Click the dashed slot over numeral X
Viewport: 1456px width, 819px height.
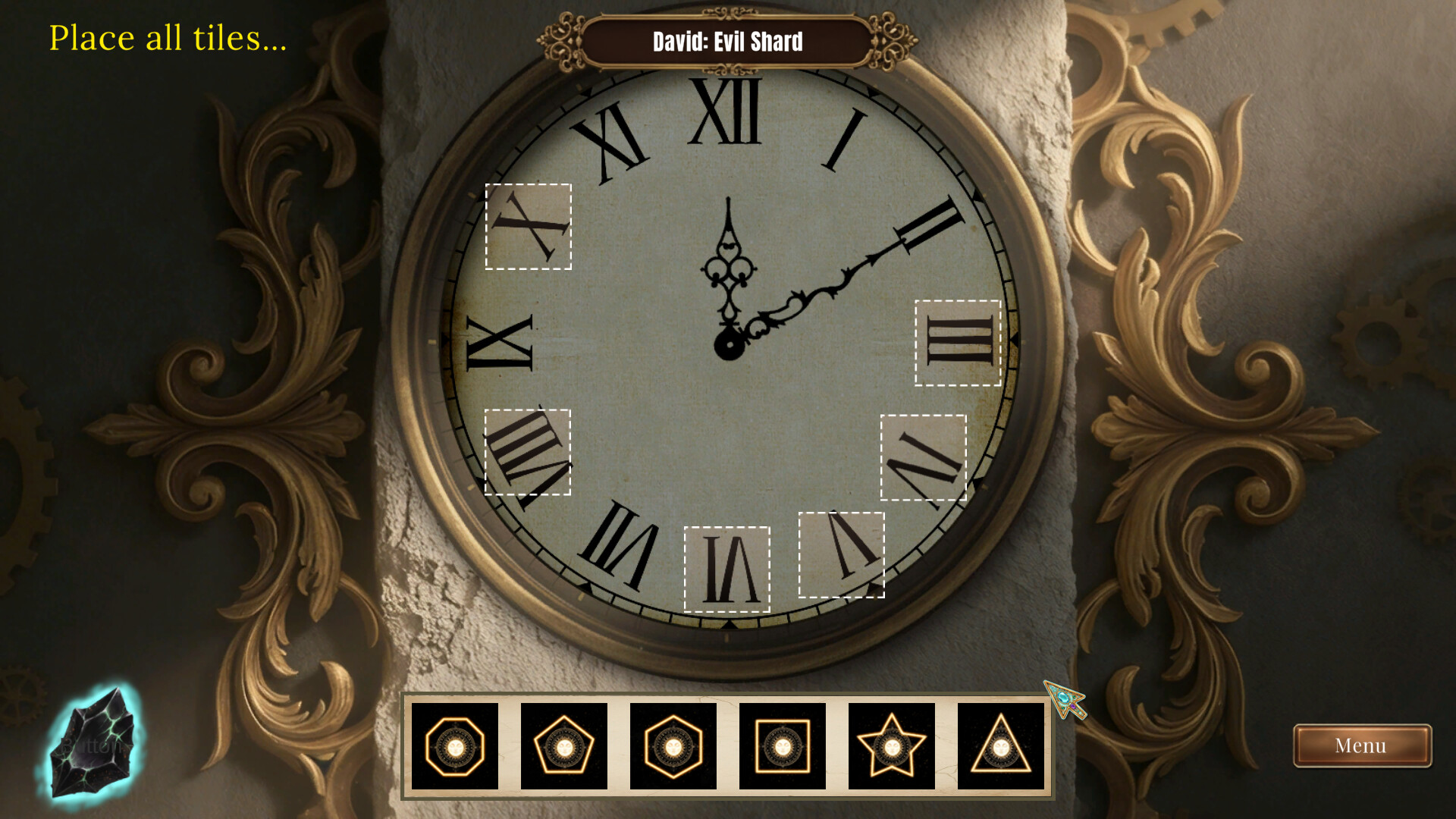click(x=529, y=226)
